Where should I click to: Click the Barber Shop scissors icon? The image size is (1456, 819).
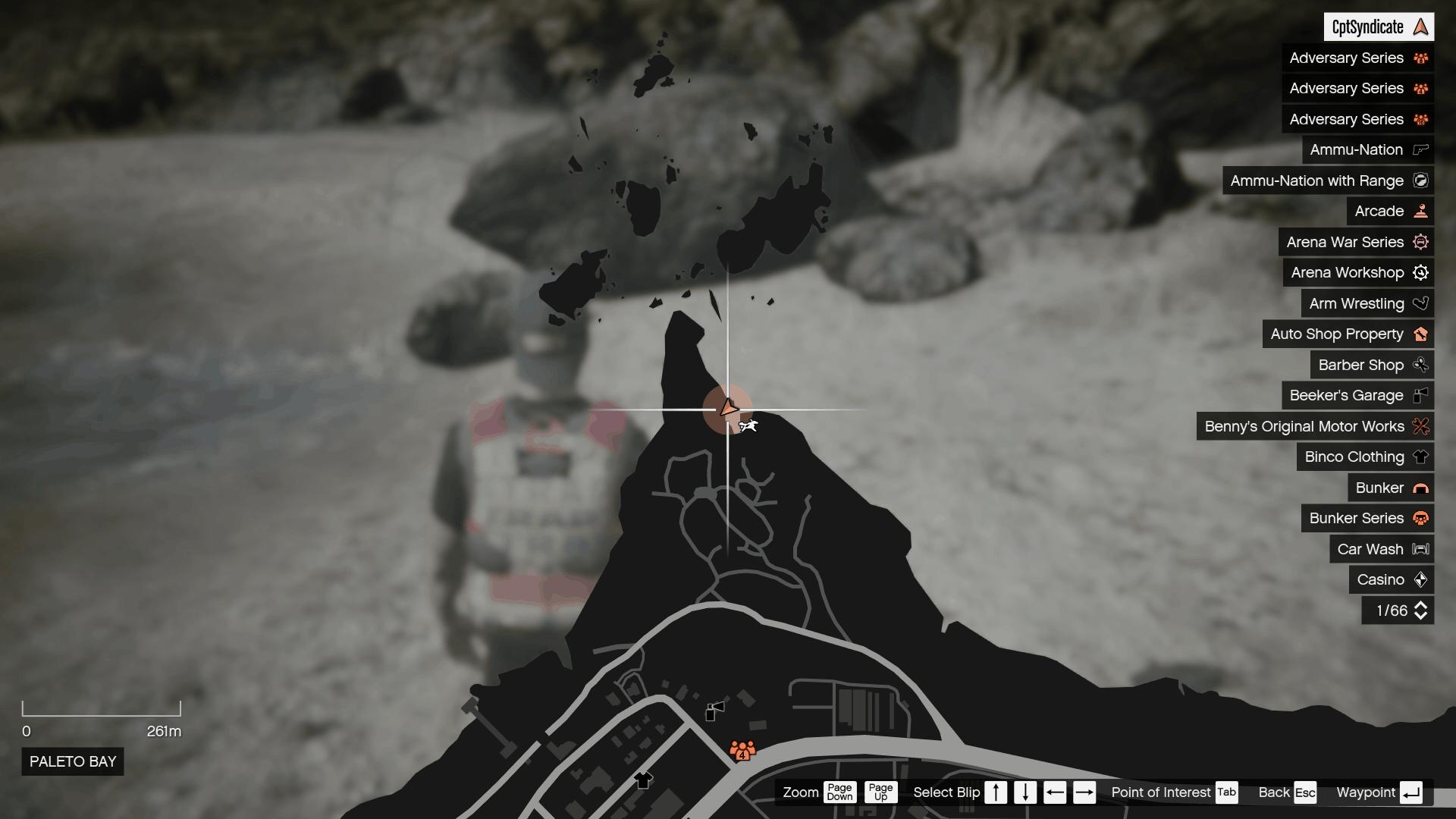[1420, 365]
